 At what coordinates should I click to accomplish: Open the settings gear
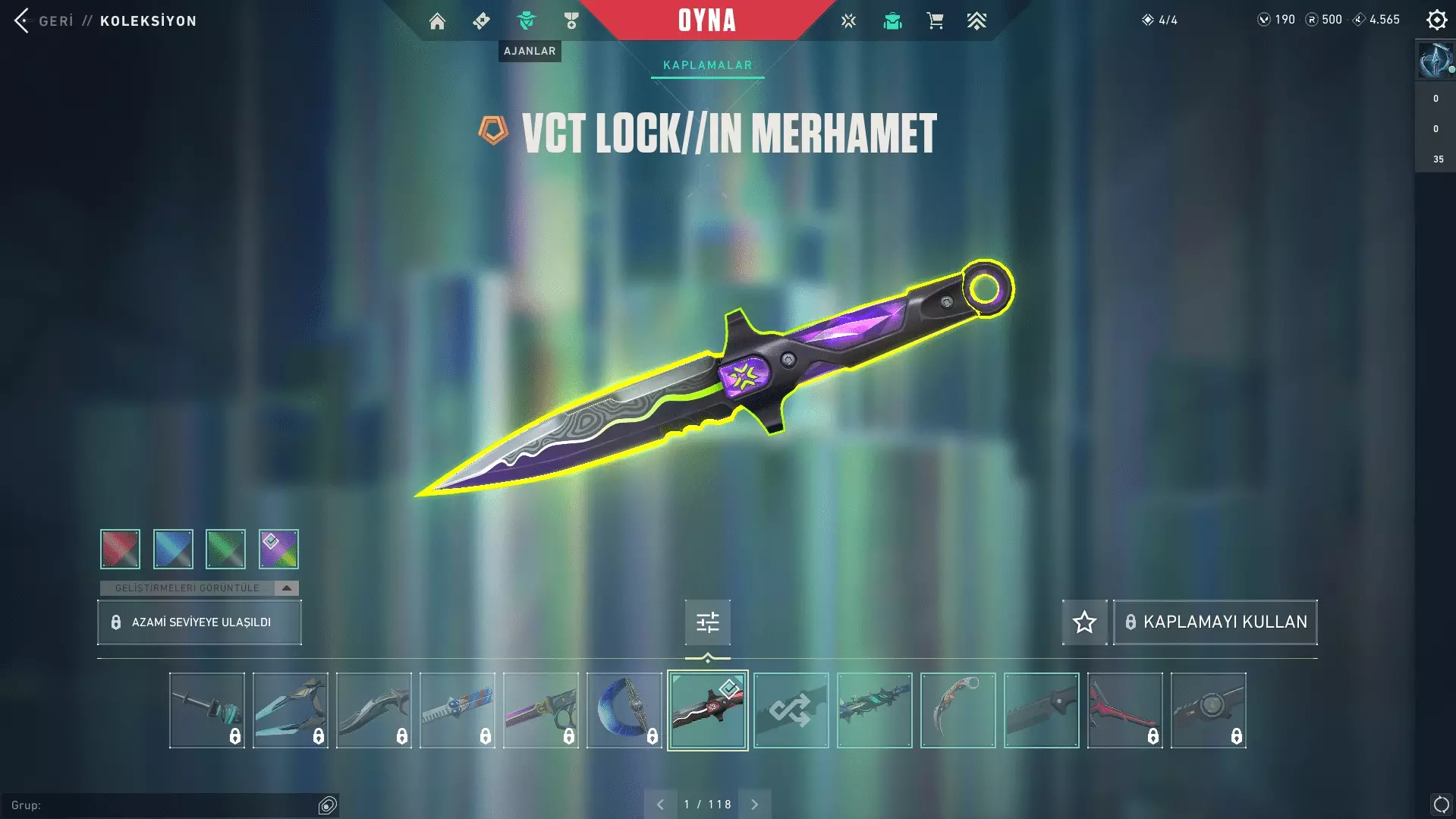coord(1436,20)
